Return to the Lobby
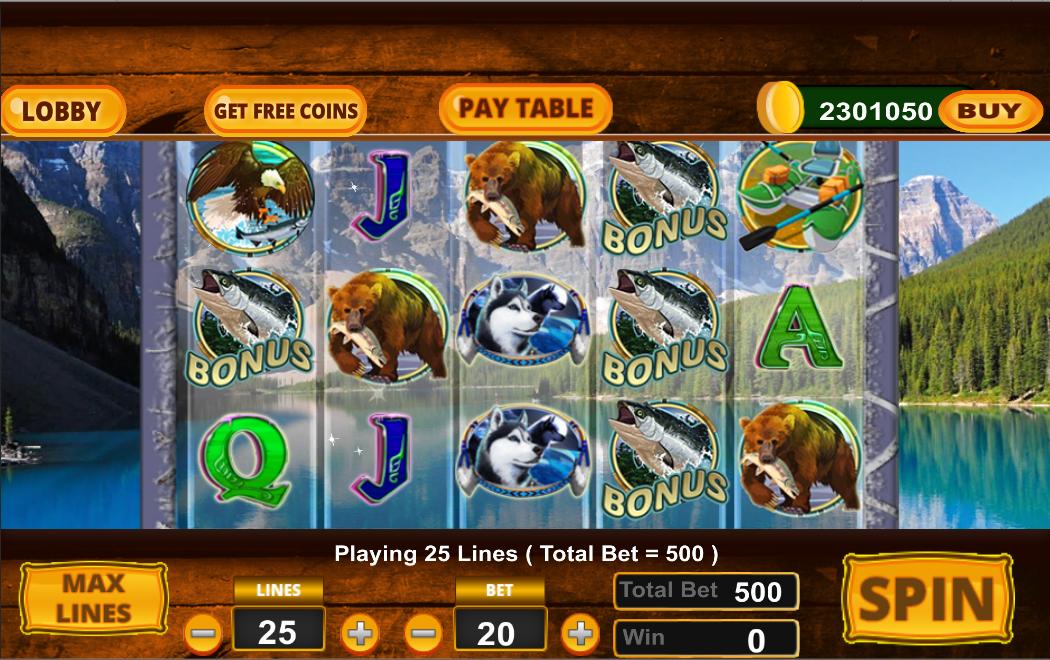1050x660 pixels. pos(62,111)
